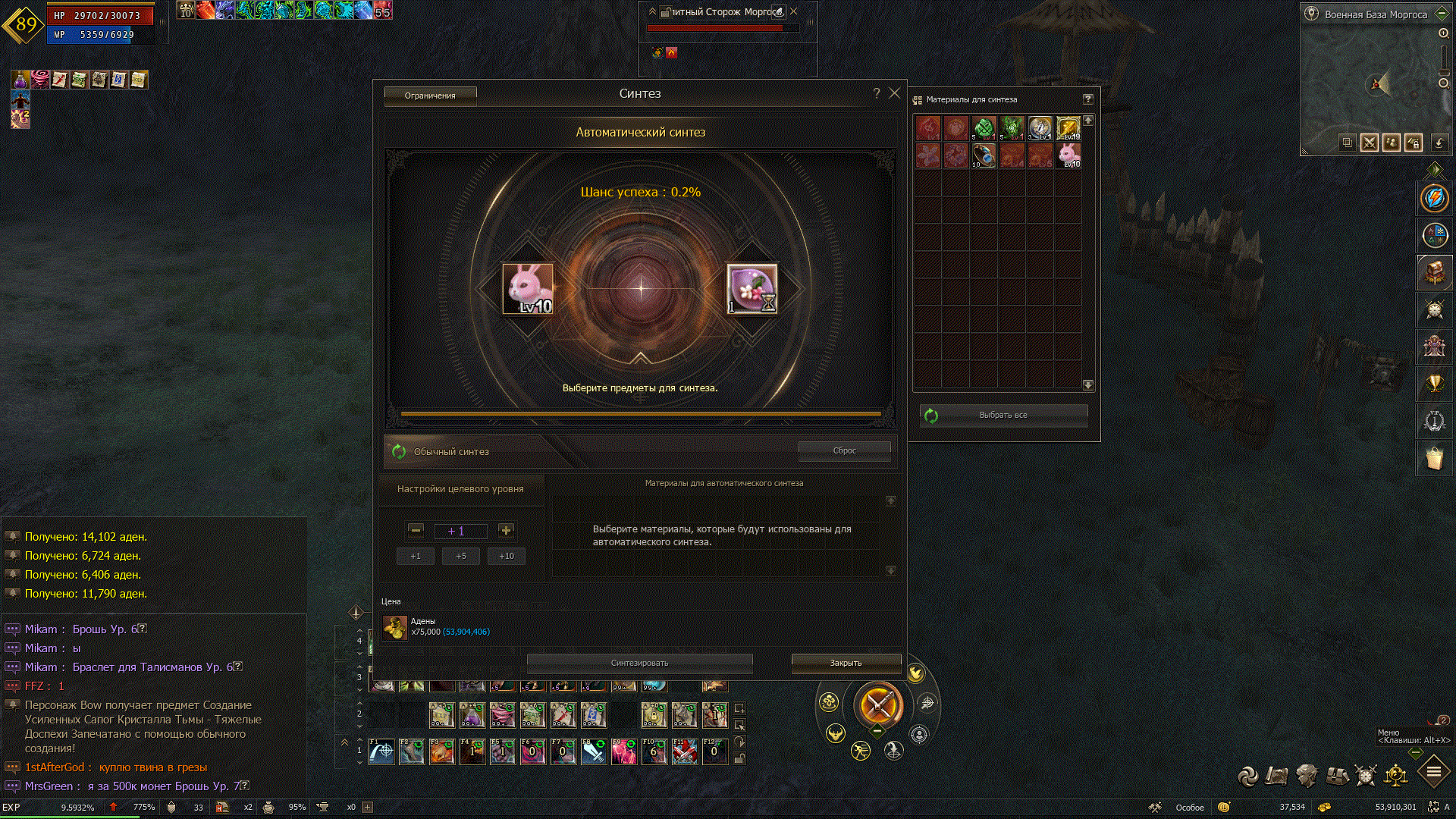Screen dimensions: 1456x819
Task: Open the treasure chest side icon
Action: (1434, 273)
